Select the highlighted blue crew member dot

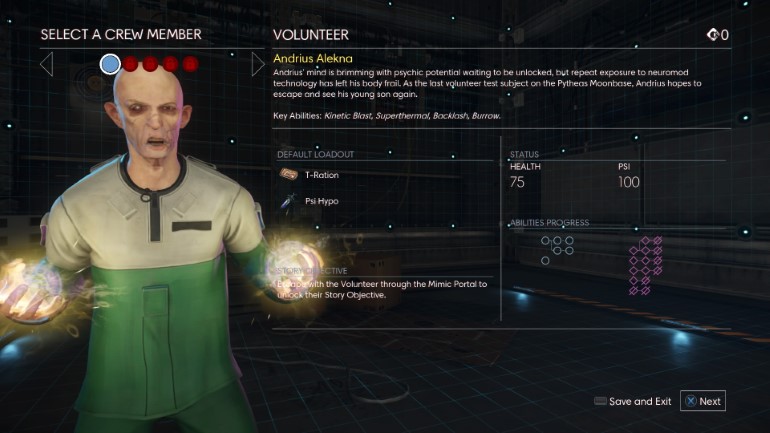coord(110,64)
